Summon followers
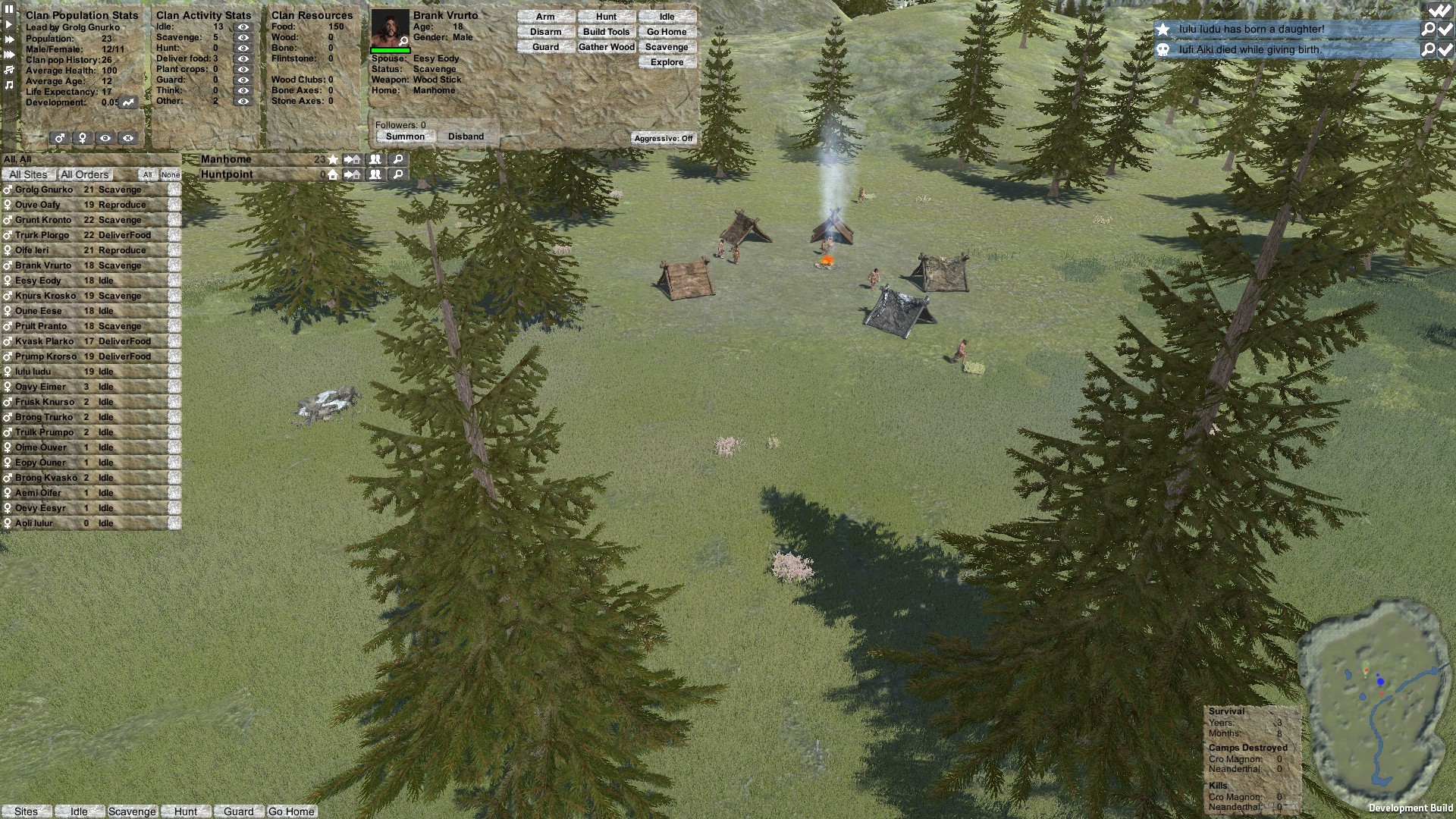The width and height of the screenshot is (1456, 819). coord(405,136)
